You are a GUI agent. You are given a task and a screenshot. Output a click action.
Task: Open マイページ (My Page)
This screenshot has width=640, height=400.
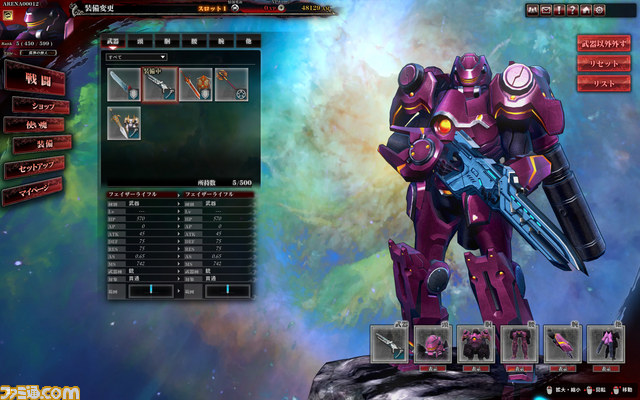coord(30,192)
